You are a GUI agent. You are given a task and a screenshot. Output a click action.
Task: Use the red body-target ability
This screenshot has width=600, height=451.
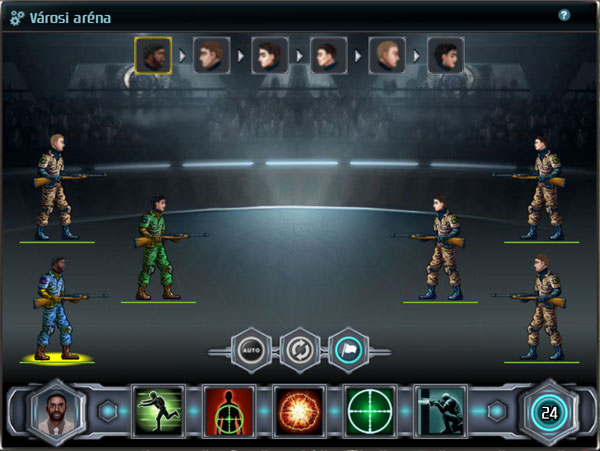pos(229,411)
